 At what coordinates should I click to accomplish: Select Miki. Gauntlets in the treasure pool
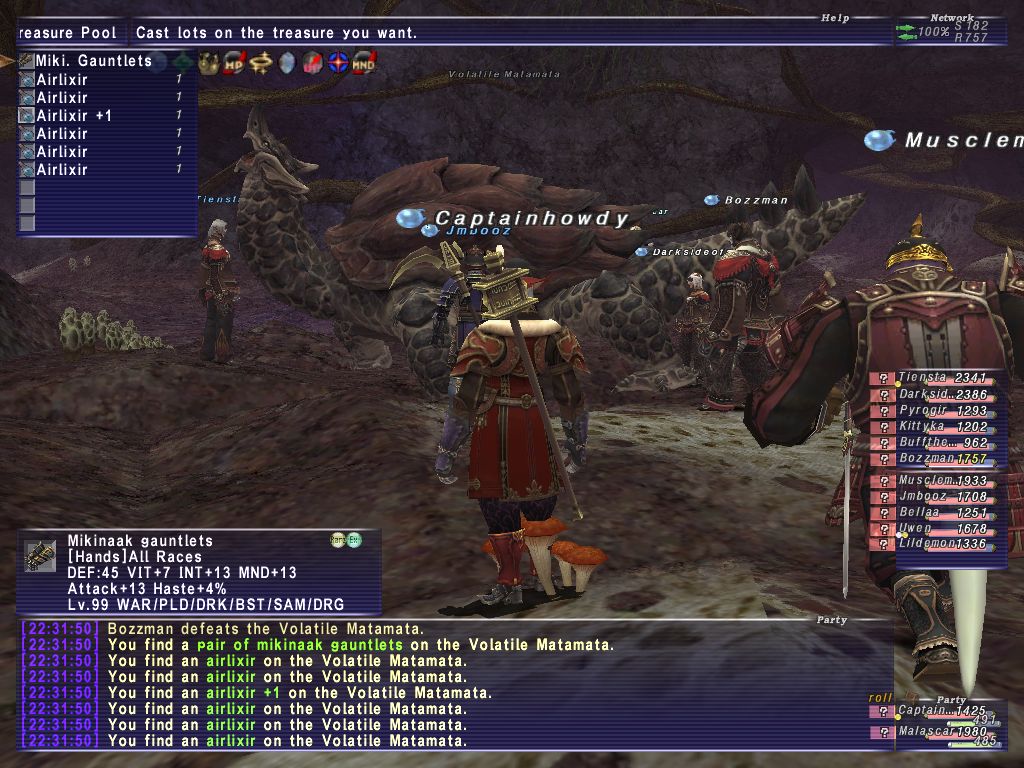[x=92, y=61]
